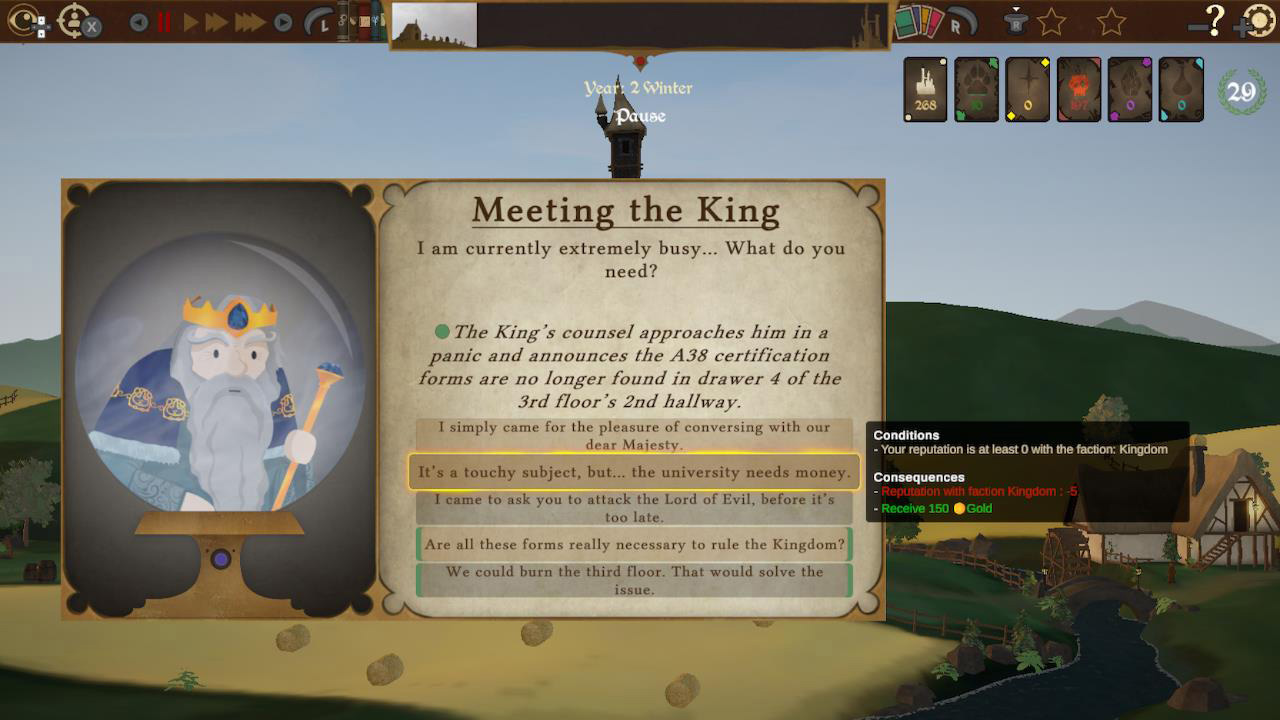Viewport: 1280px width, 720px height.
Task: Click the gold resource card showing 268
Action: tap(923, 90)
